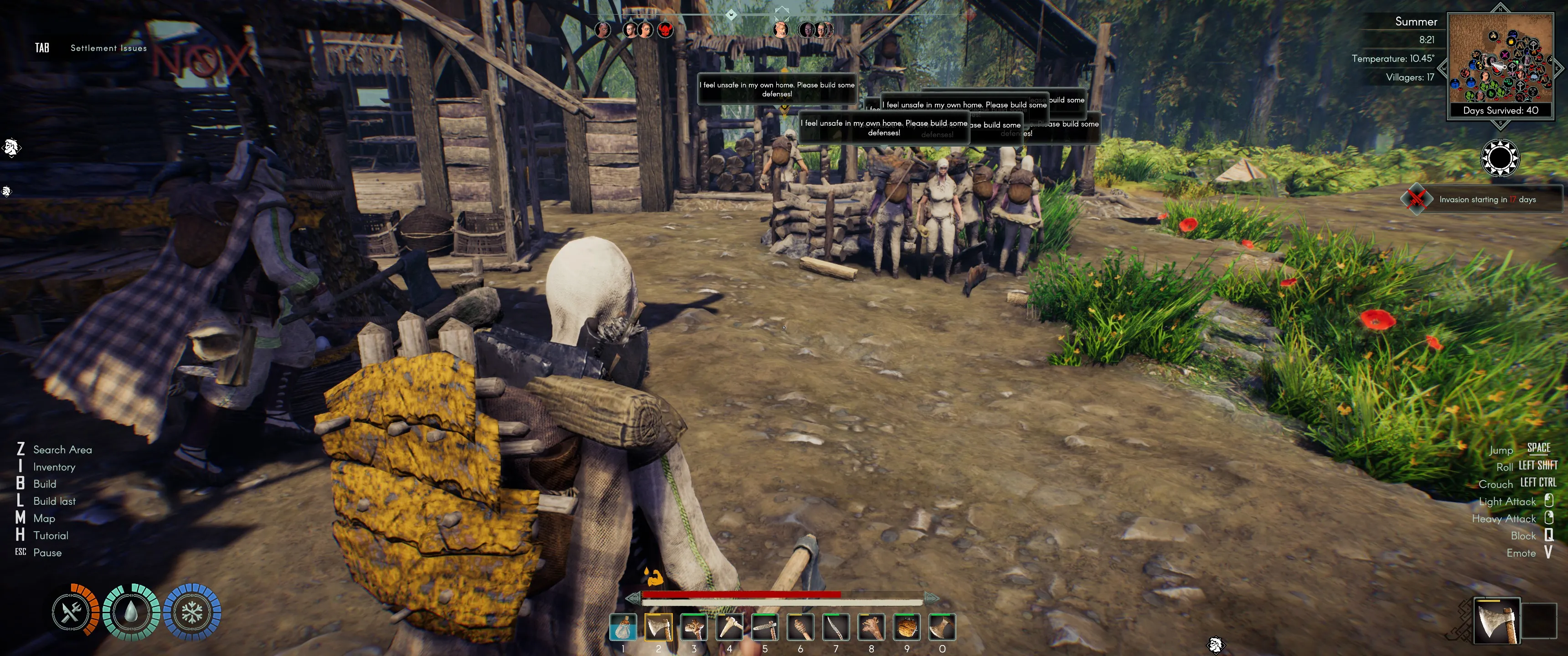Select the waterskin in hotbar slot 1
Image resolution: width=1568 pixels, height=656 pixels.
coord(623,627)
